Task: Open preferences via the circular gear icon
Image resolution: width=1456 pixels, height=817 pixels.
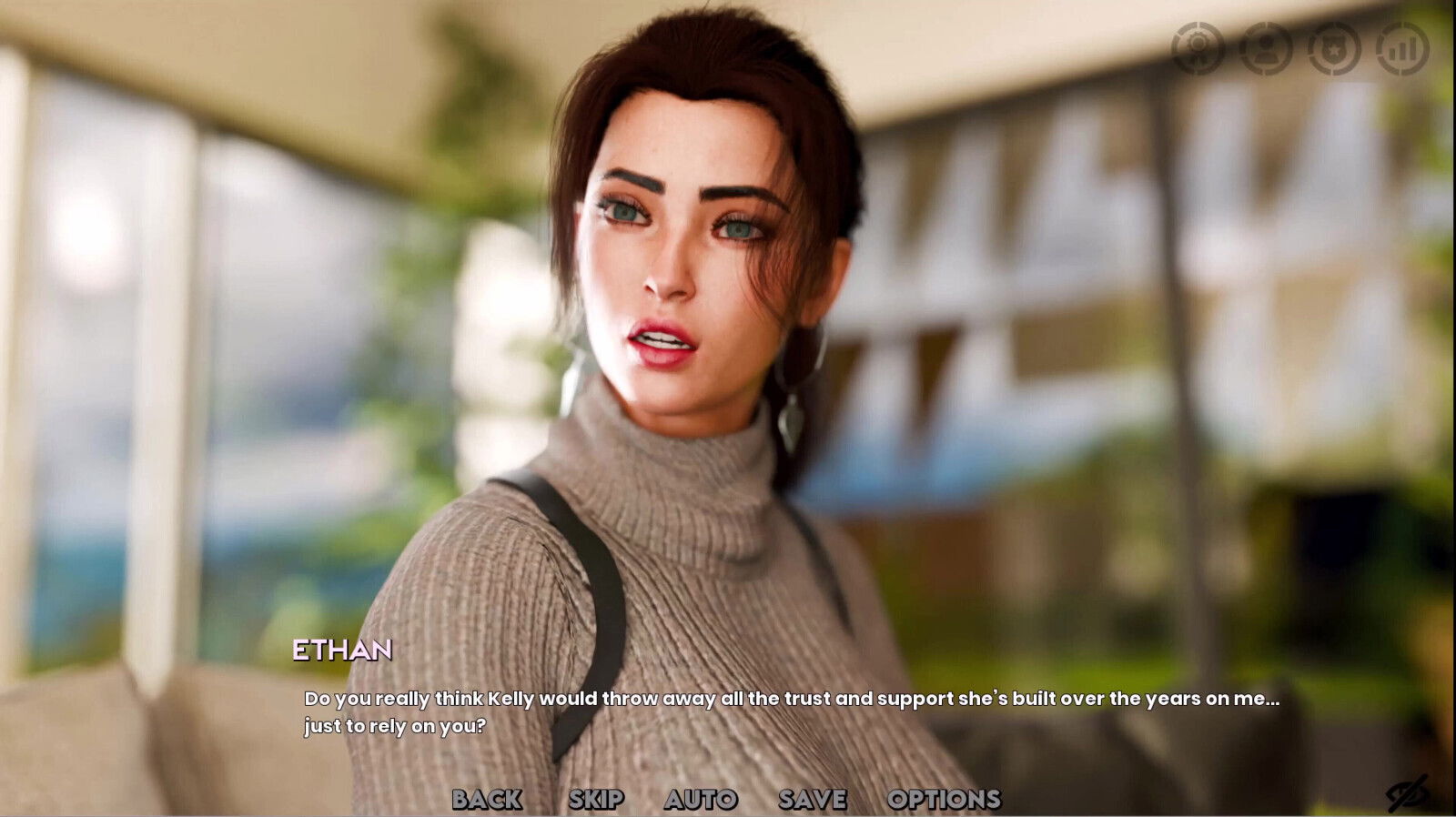Action: (x=1199, y=50)
